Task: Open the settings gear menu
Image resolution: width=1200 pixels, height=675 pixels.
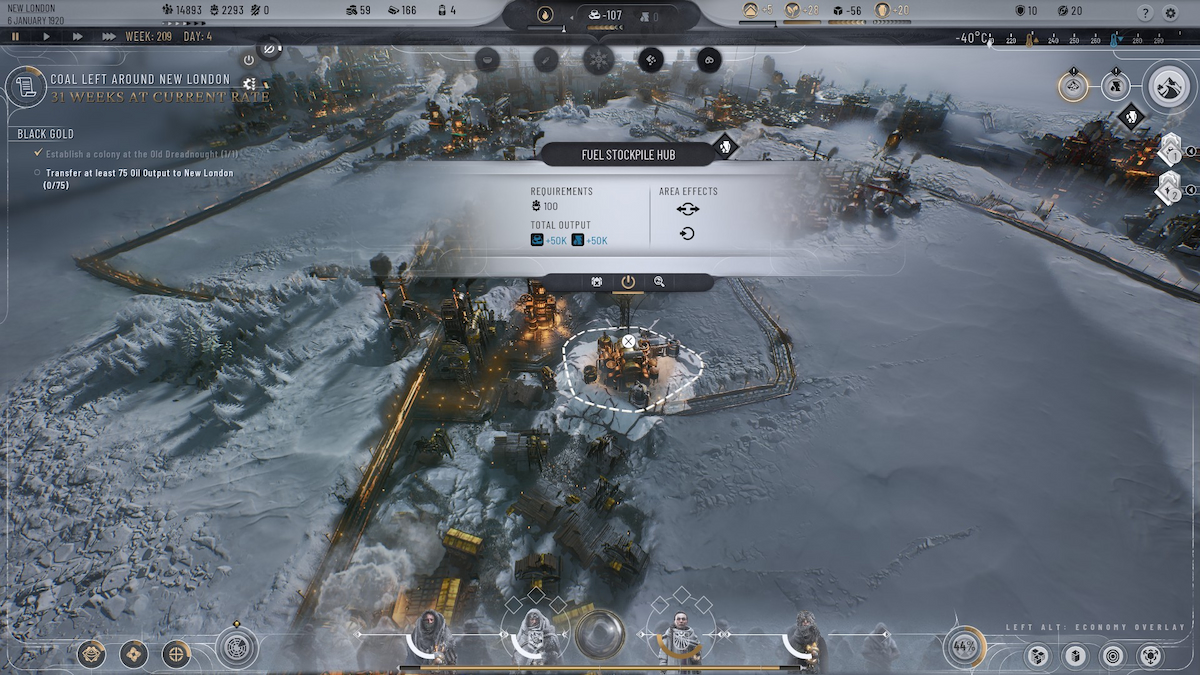Action: pos(1171,13)
